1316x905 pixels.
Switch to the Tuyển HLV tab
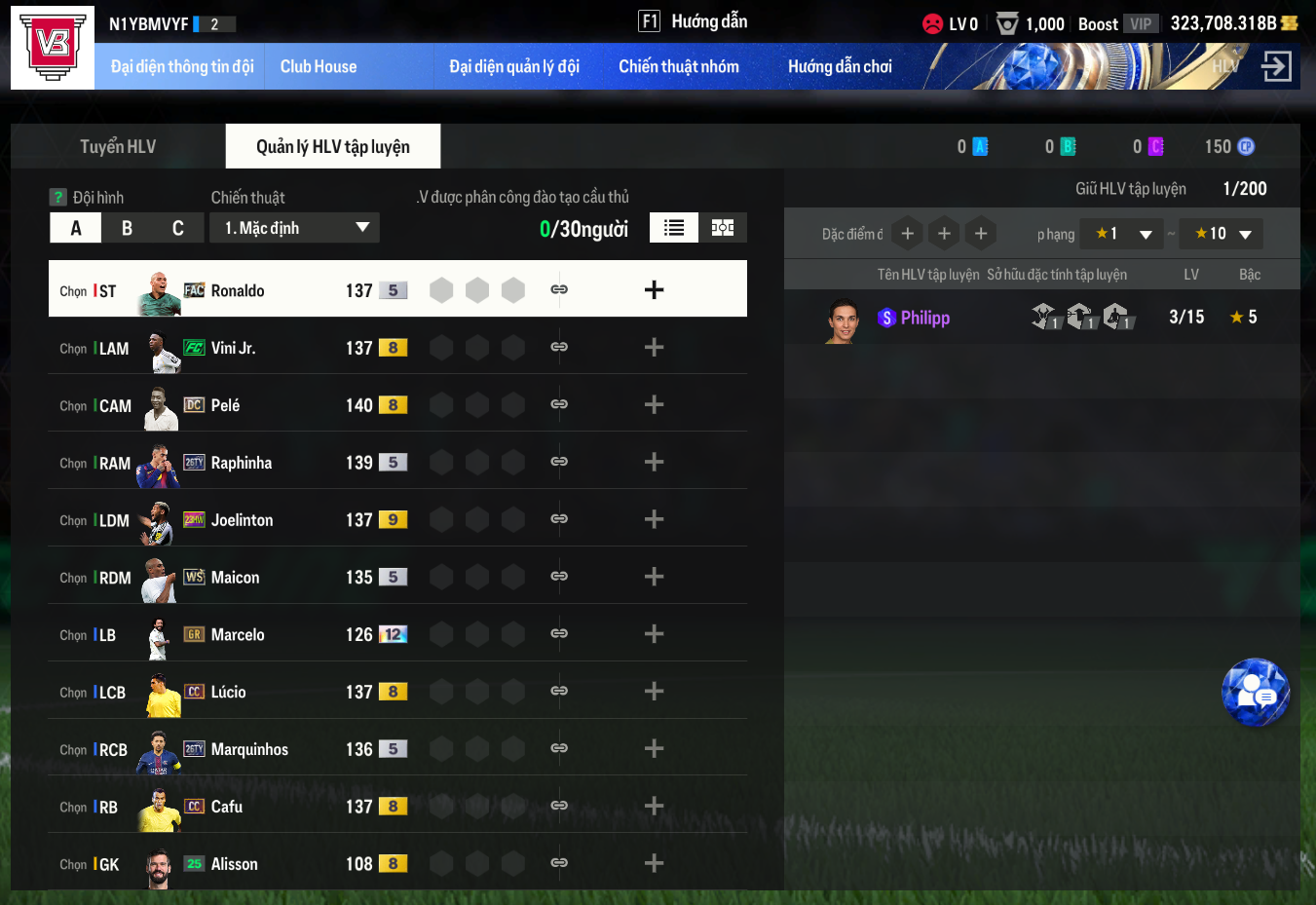118,146
